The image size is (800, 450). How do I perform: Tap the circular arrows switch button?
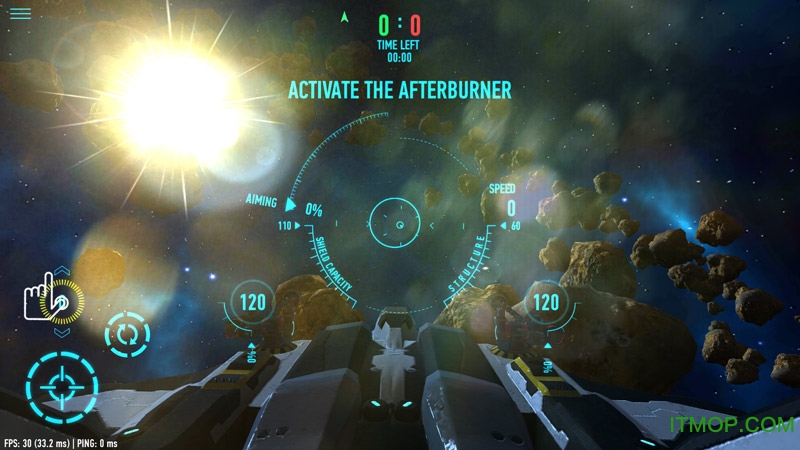click(x=128, y=334)
